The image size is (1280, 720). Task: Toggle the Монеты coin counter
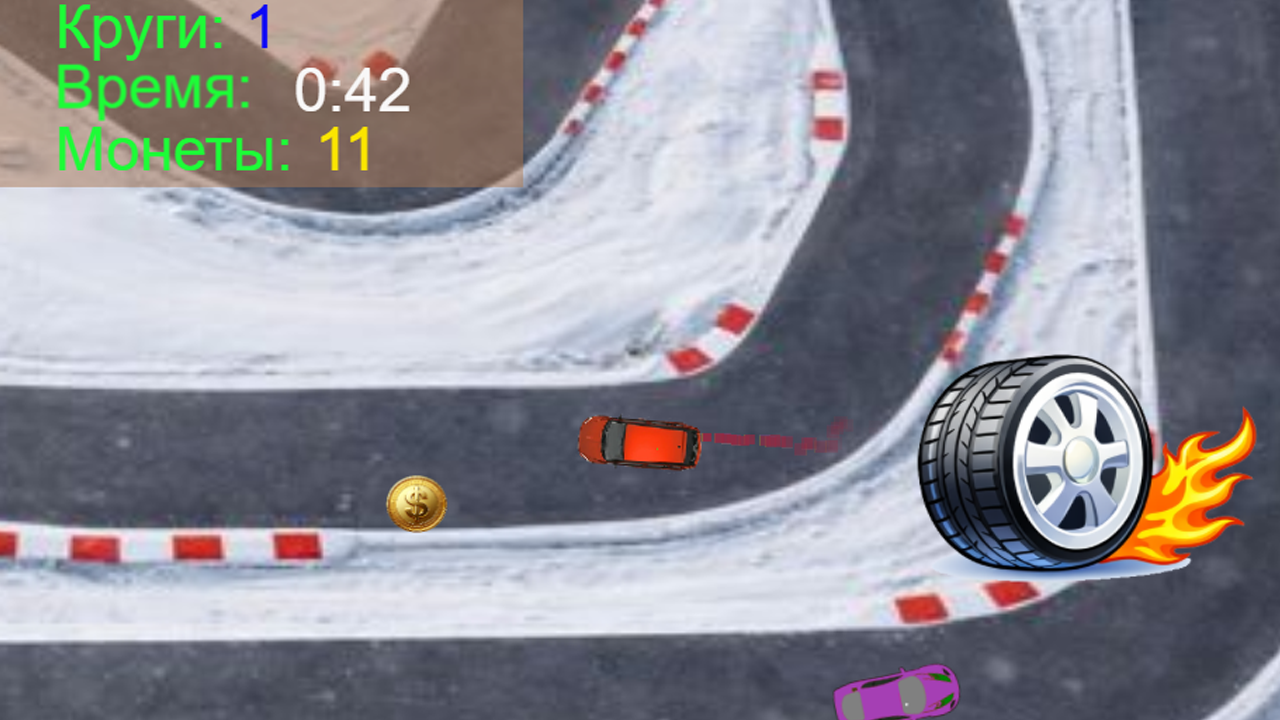170,150
